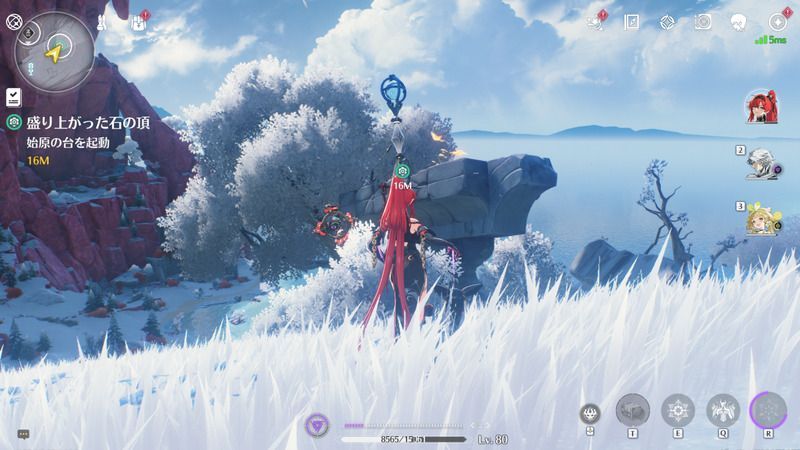Open the character head silhouette icon
800x450 pixels.
coord(739,21)
